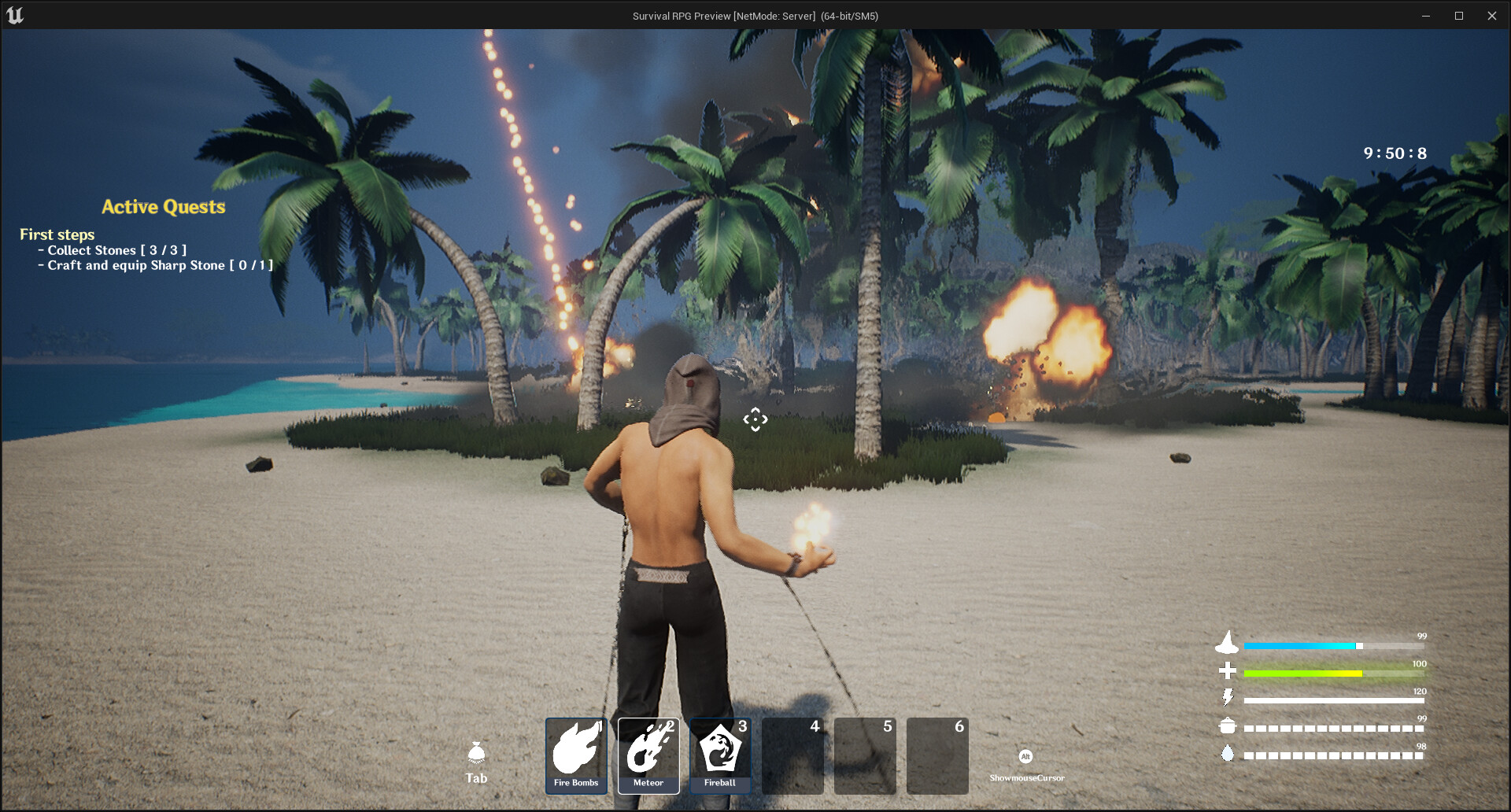Click the health cross icon
The width and height of the screenshot is (1511, 812).
[1228, 670]
